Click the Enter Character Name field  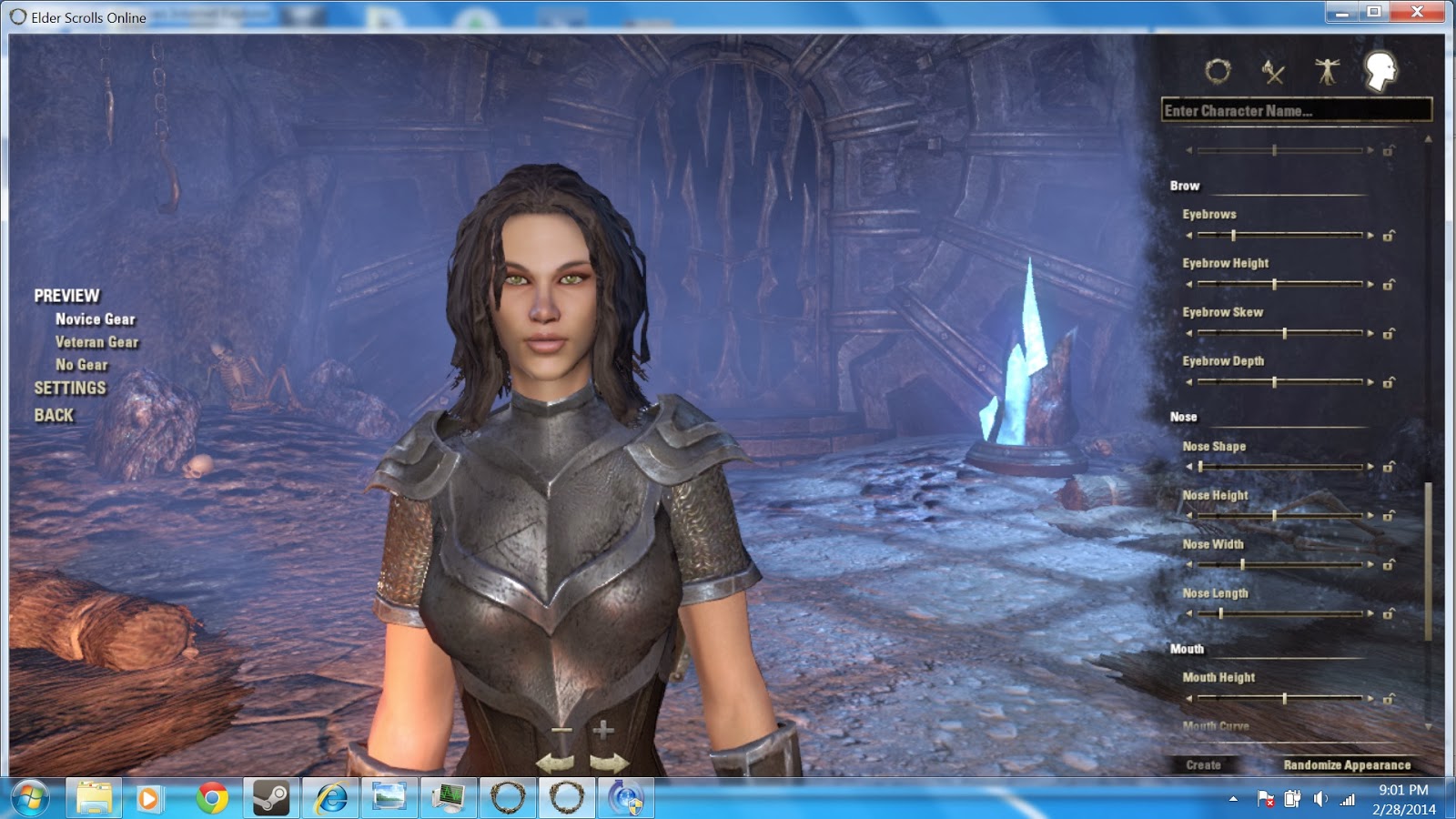tap(1292, 110)
